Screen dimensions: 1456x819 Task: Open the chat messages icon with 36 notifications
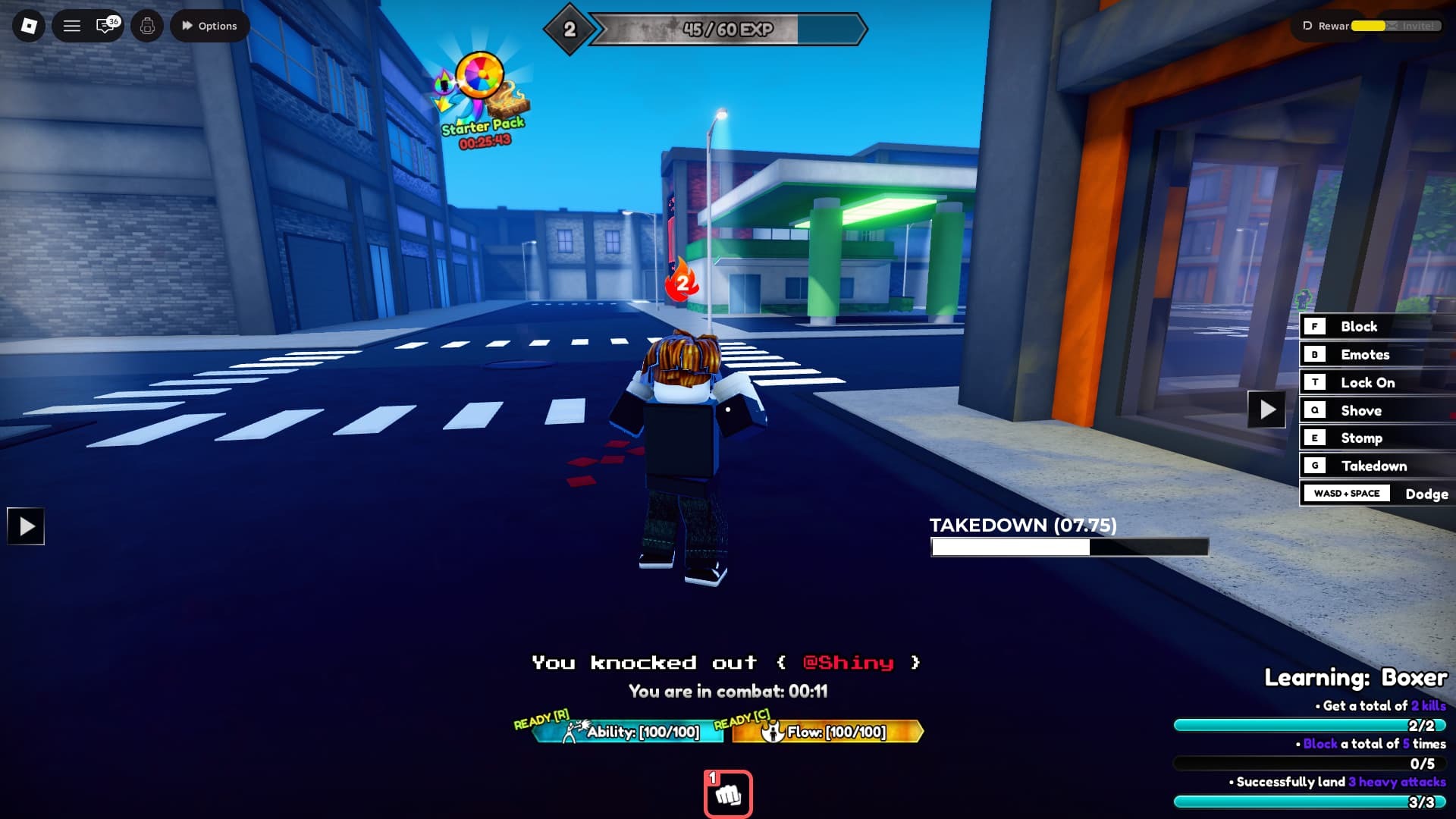click(104, 25)
